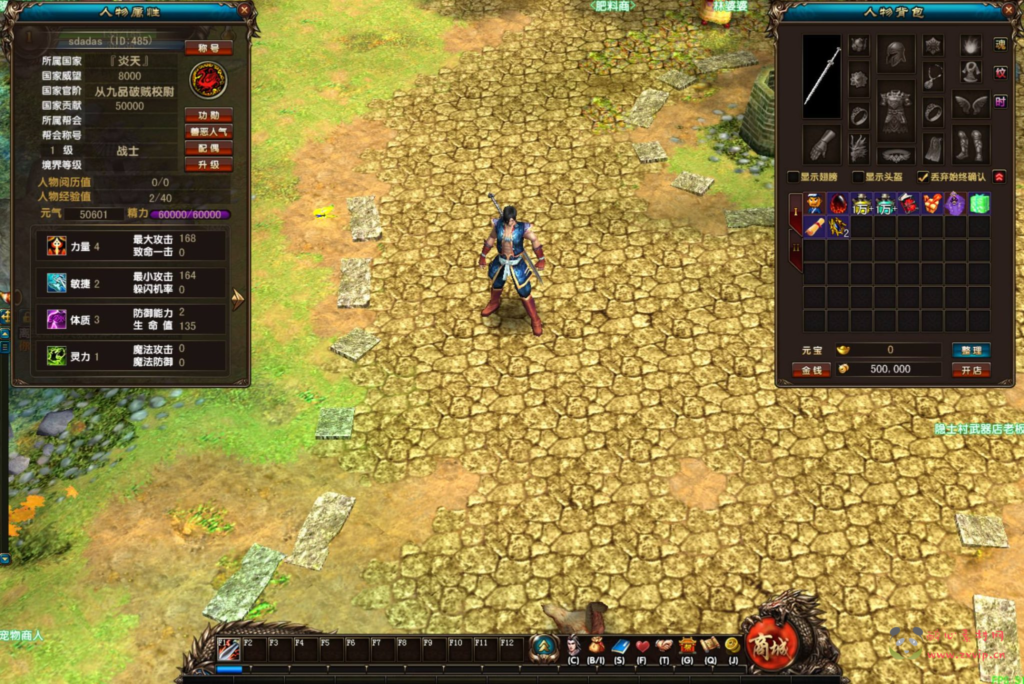
Task: Click the 功勋 merit button
Action: coord(208,115)
